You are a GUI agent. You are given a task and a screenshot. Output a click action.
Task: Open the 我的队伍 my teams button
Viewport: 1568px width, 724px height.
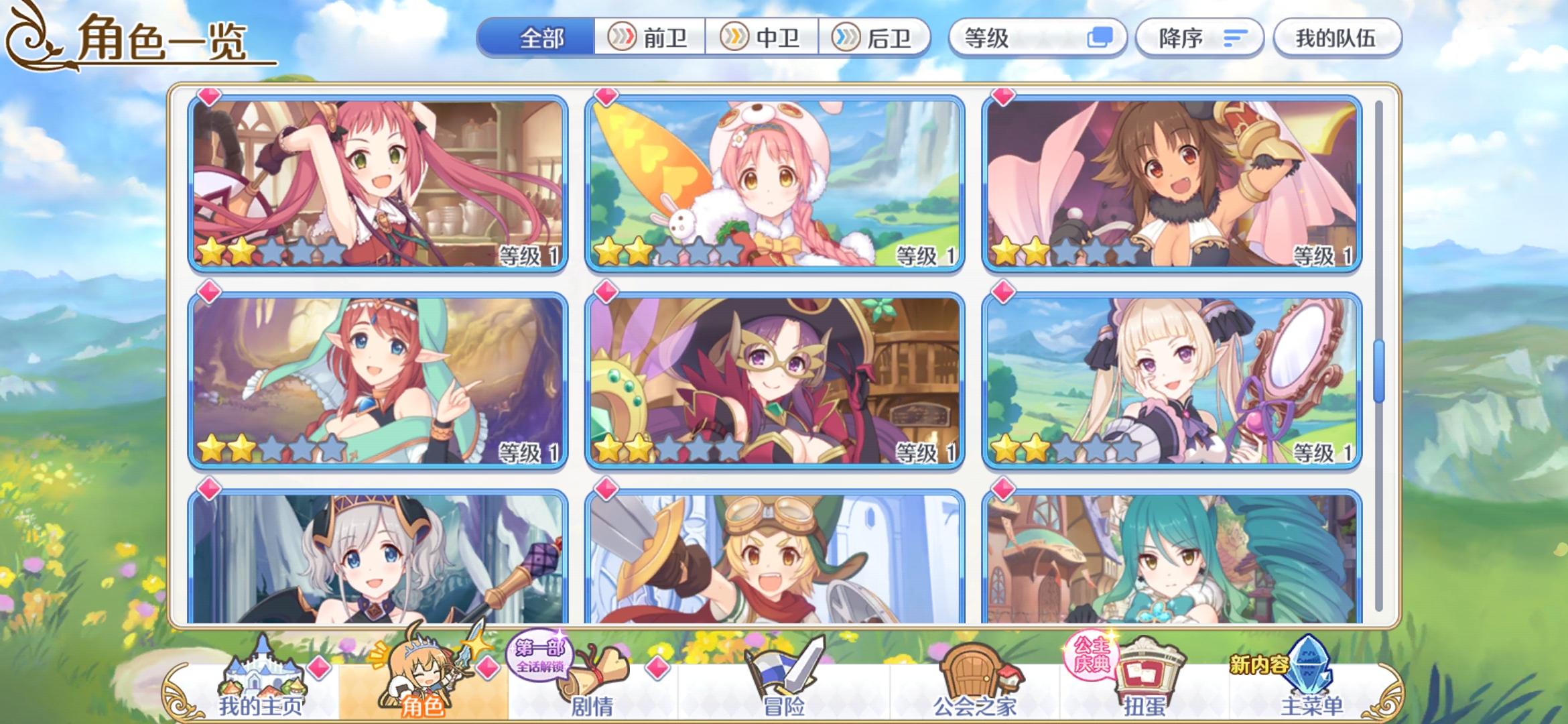(x=1337, y=38)
